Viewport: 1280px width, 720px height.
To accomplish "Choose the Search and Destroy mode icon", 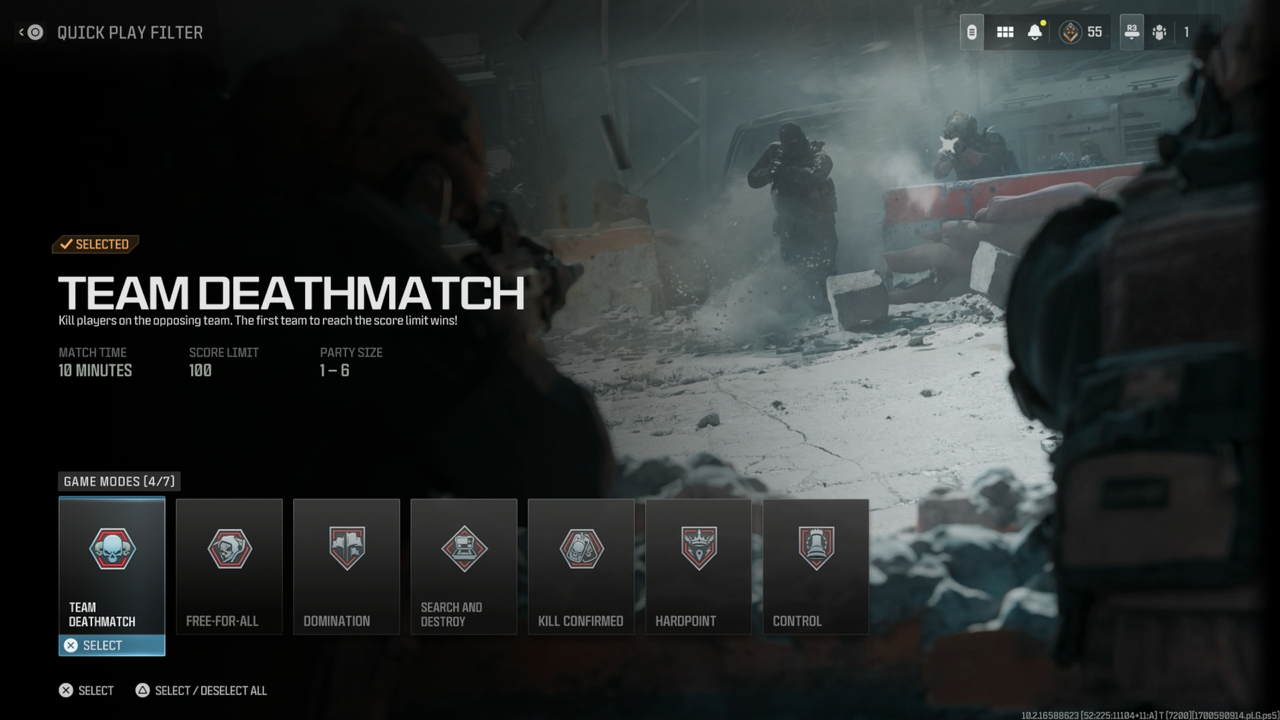I will [463, 548].
